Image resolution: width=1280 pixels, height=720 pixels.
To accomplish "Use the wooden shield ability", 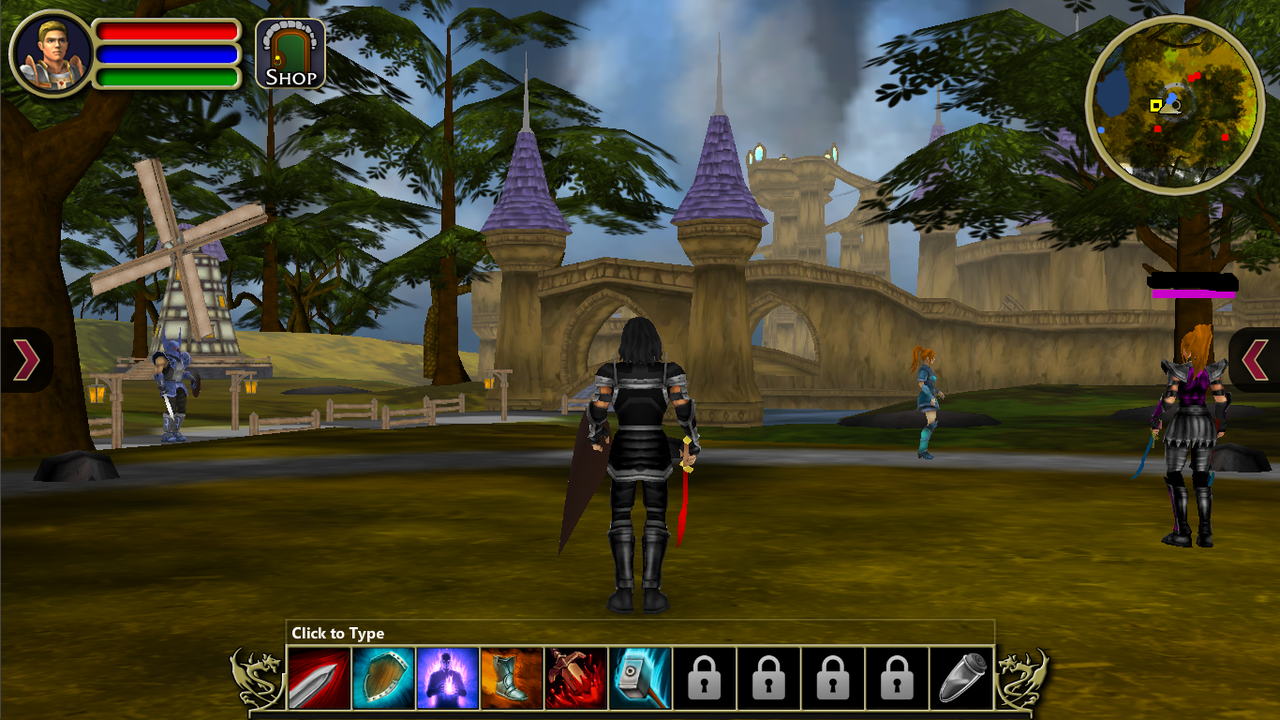I will [383, 679].
